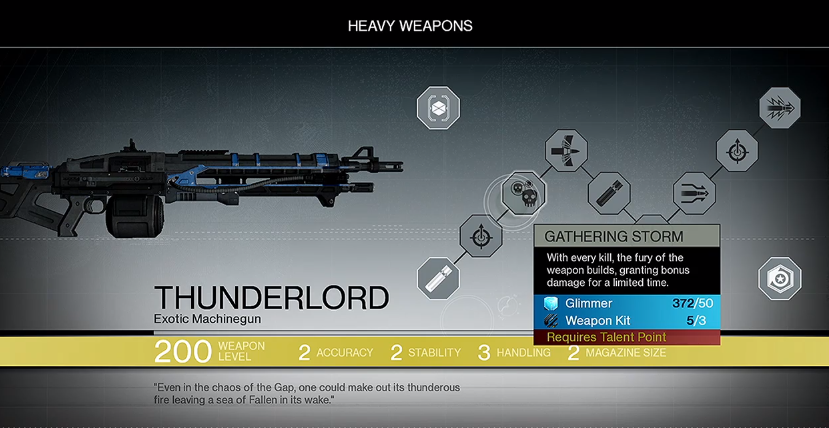Select the dark barrel perk node
This screenshot has height=428, width=829.
point(609,191)
